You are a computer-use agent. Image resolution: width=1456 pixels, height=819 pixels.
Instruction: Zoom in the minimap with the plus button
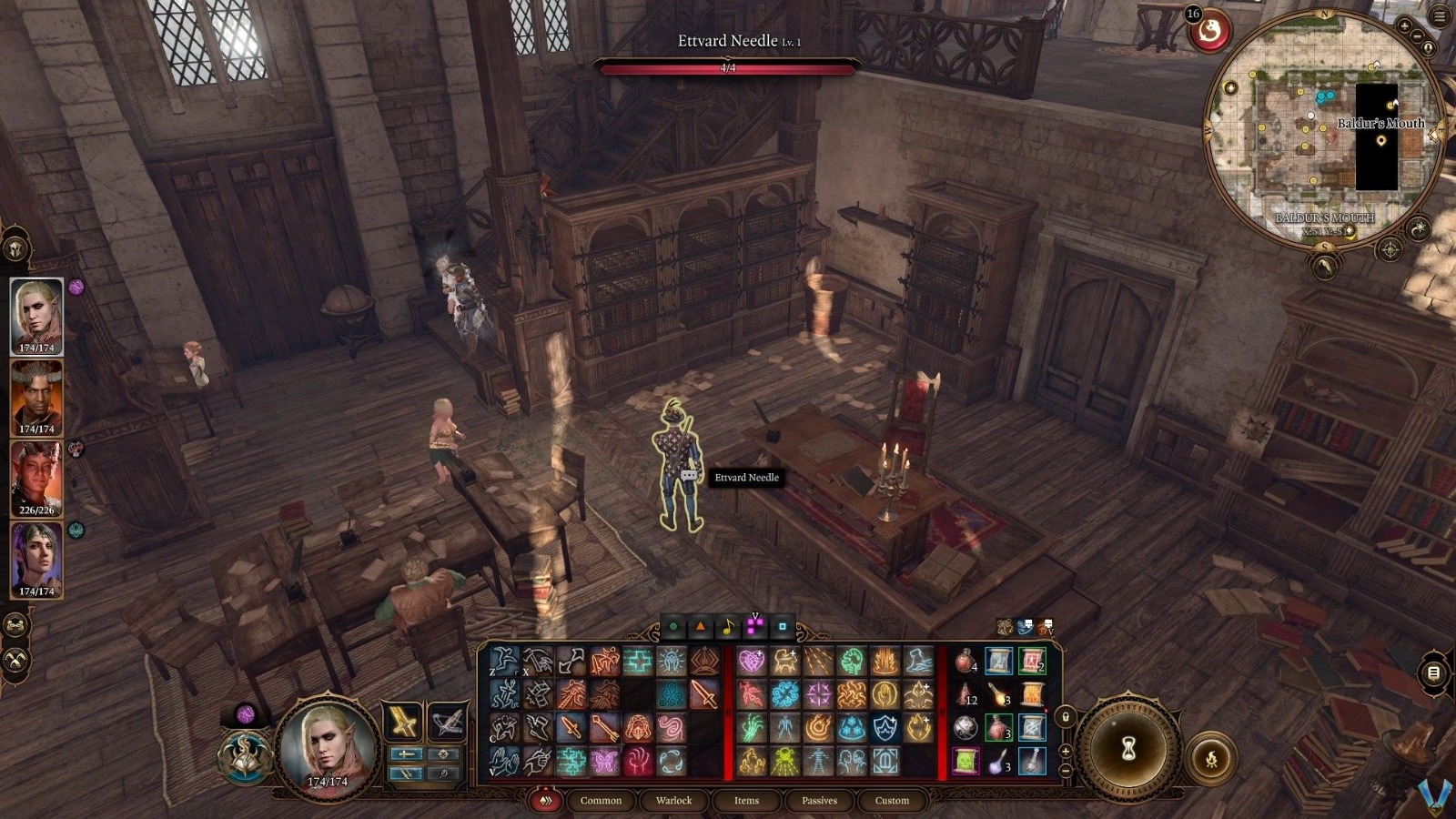[1405, 26]
